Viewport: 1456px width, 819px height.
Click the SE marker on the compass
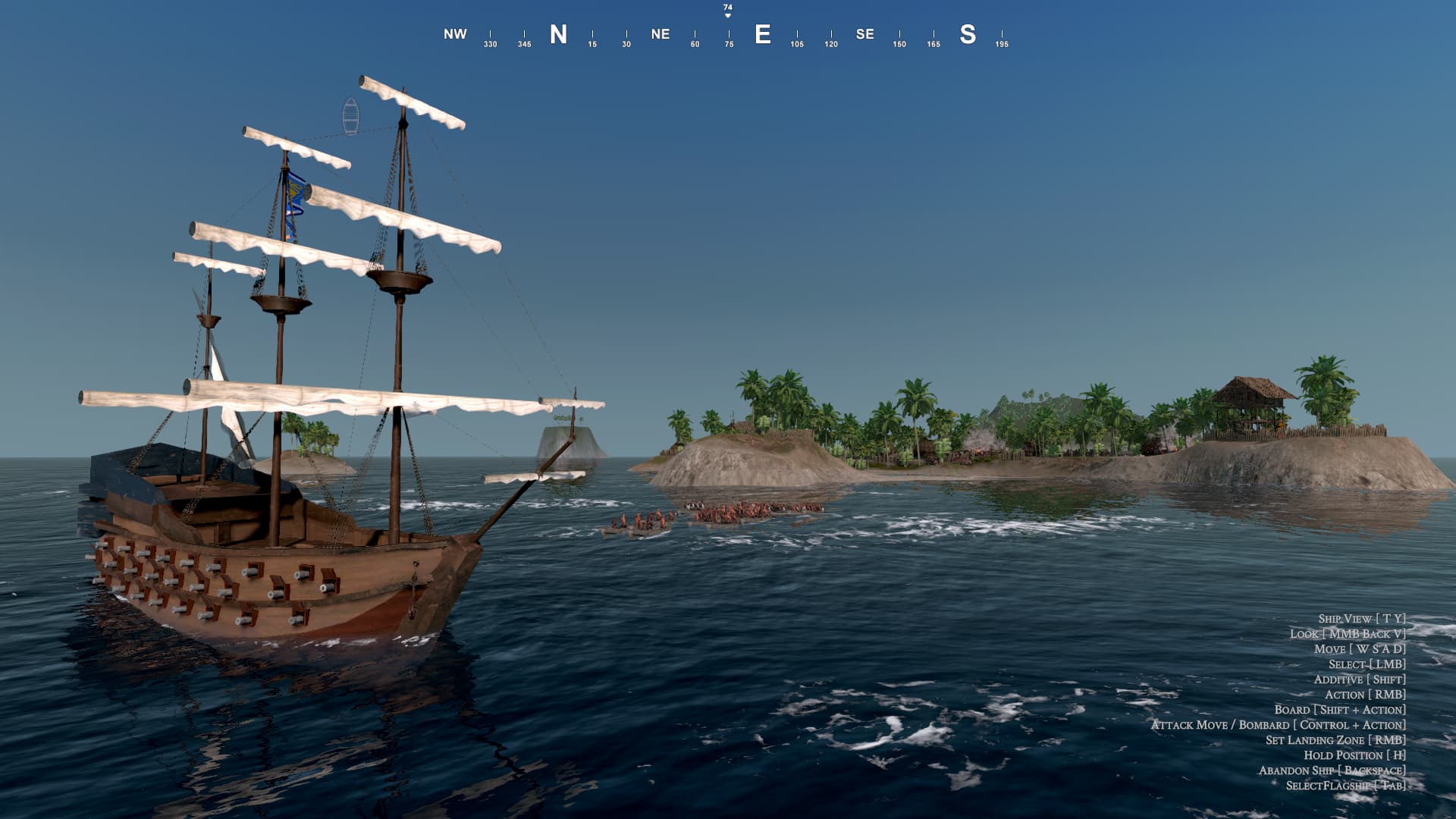(864, 34)
